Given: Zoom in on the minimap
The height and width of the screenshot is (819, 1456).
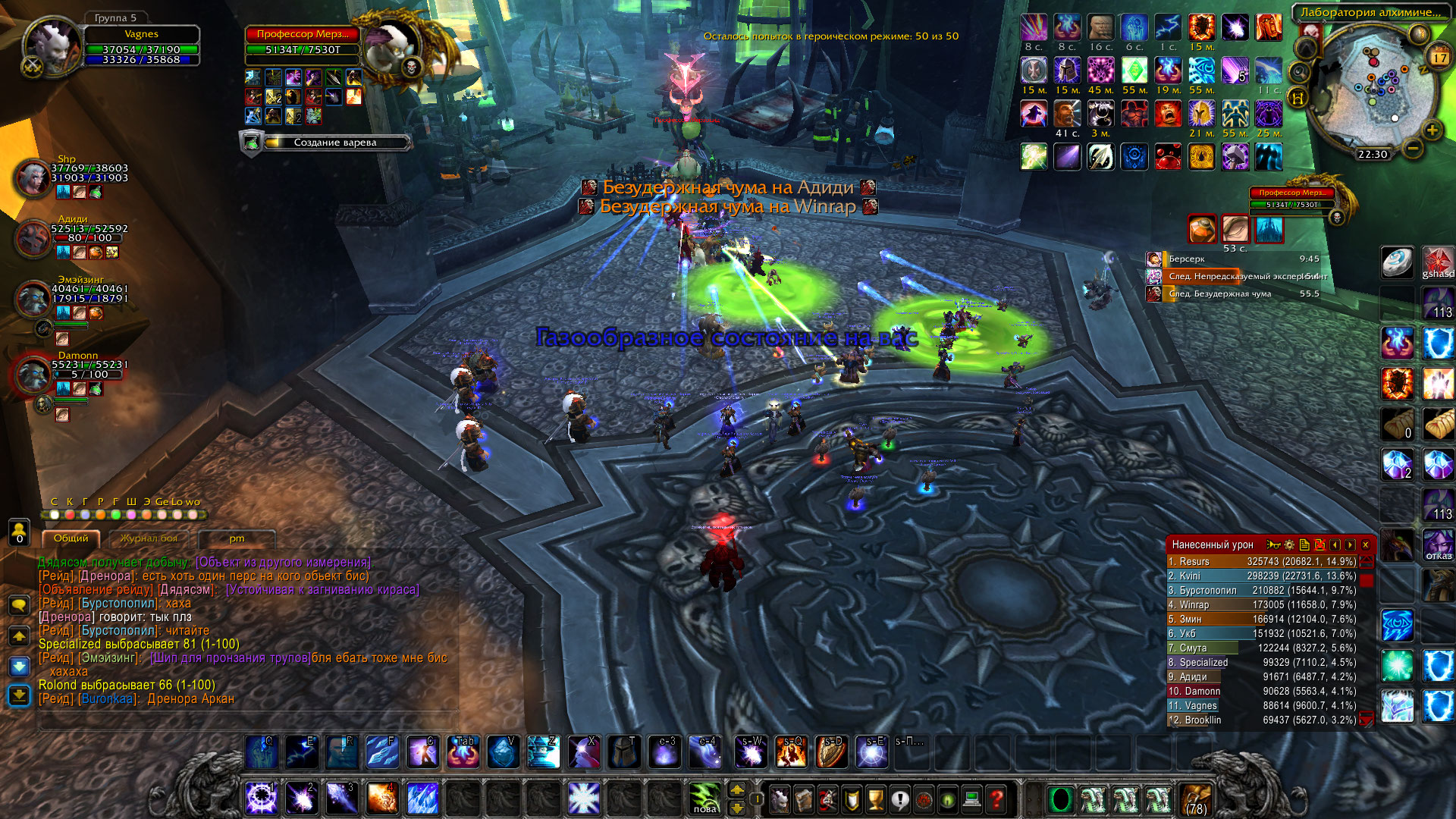Looking at the screenshot, I should 1432,130.
